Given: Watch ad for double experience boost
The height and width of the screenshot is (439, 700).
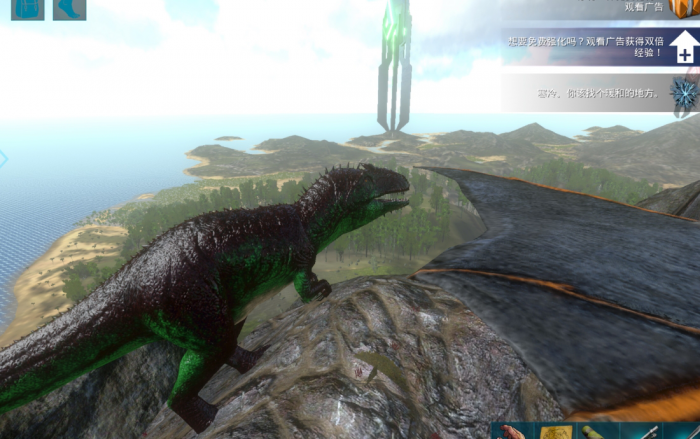Looking at the screenshot, I should click(x=684, y=47).
